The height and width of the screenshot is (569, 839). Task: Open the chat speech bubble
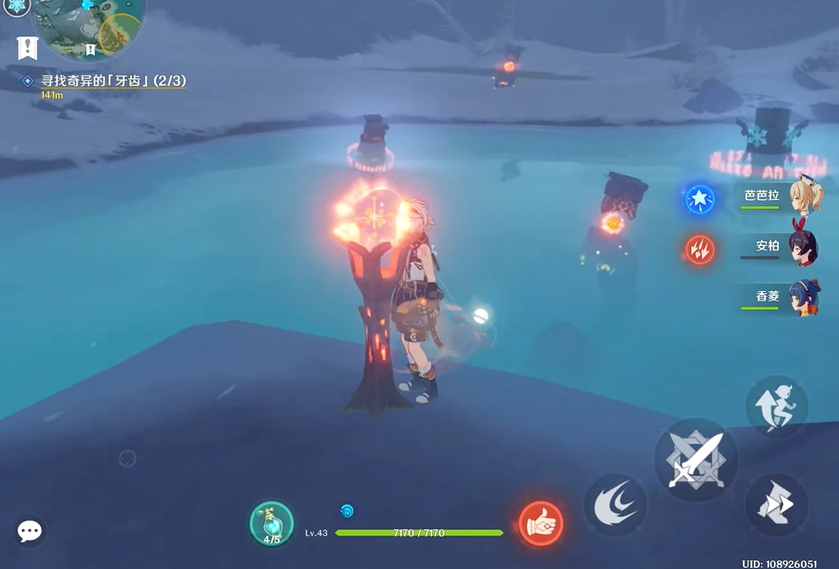click(30, 531)
